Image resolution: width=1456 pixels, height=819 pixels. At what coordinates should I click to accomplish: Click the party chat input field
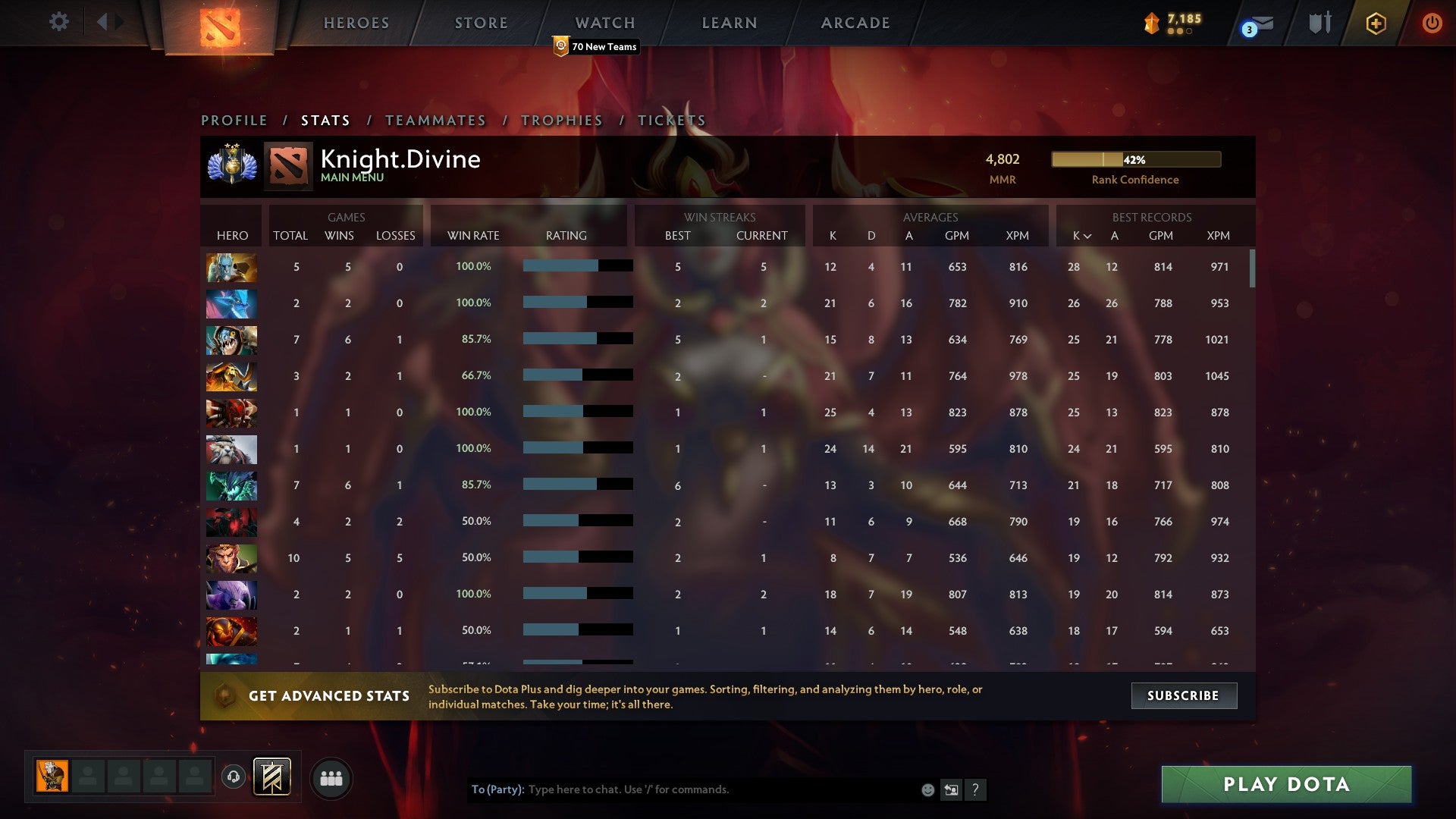coord(682,789)
